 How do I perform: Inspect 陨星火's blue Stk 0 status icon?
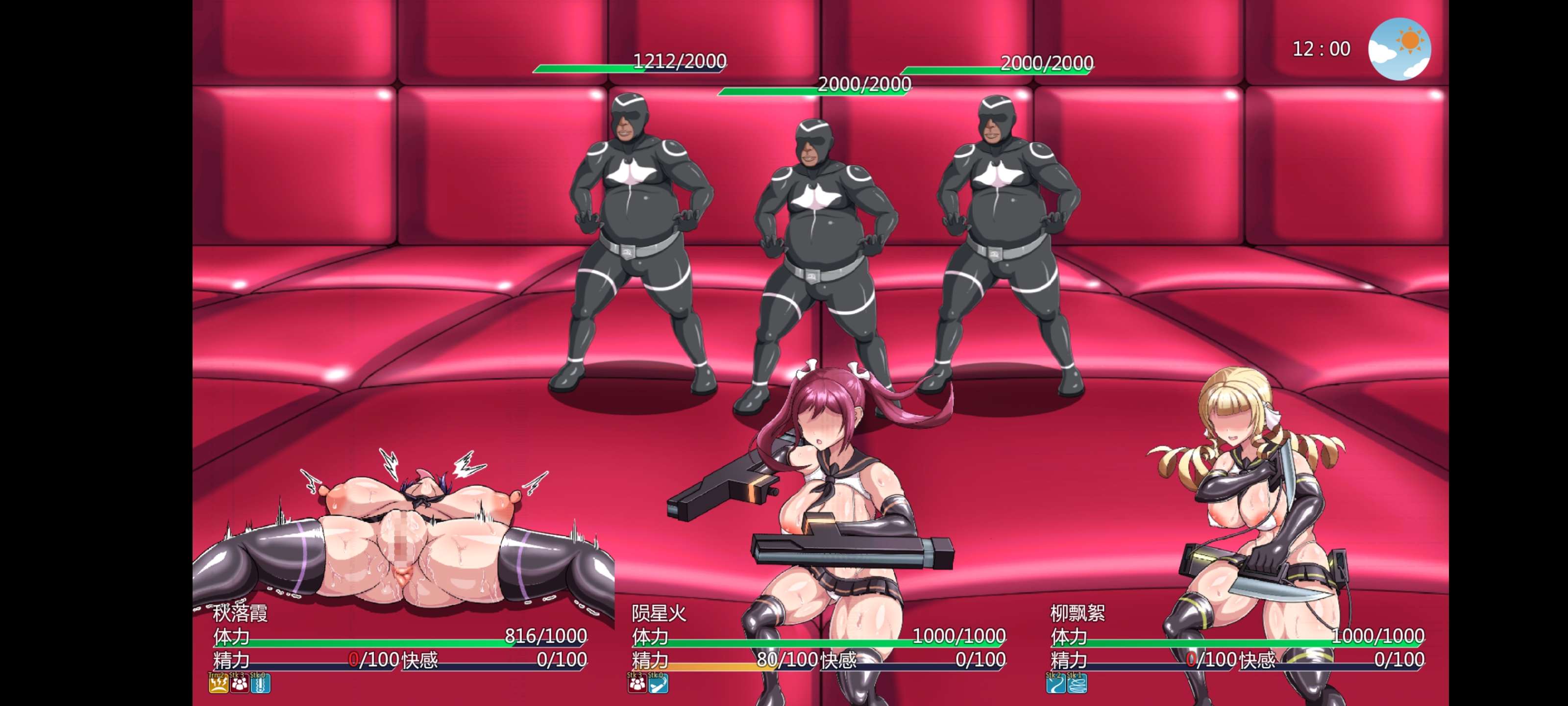tap(658, 684)
